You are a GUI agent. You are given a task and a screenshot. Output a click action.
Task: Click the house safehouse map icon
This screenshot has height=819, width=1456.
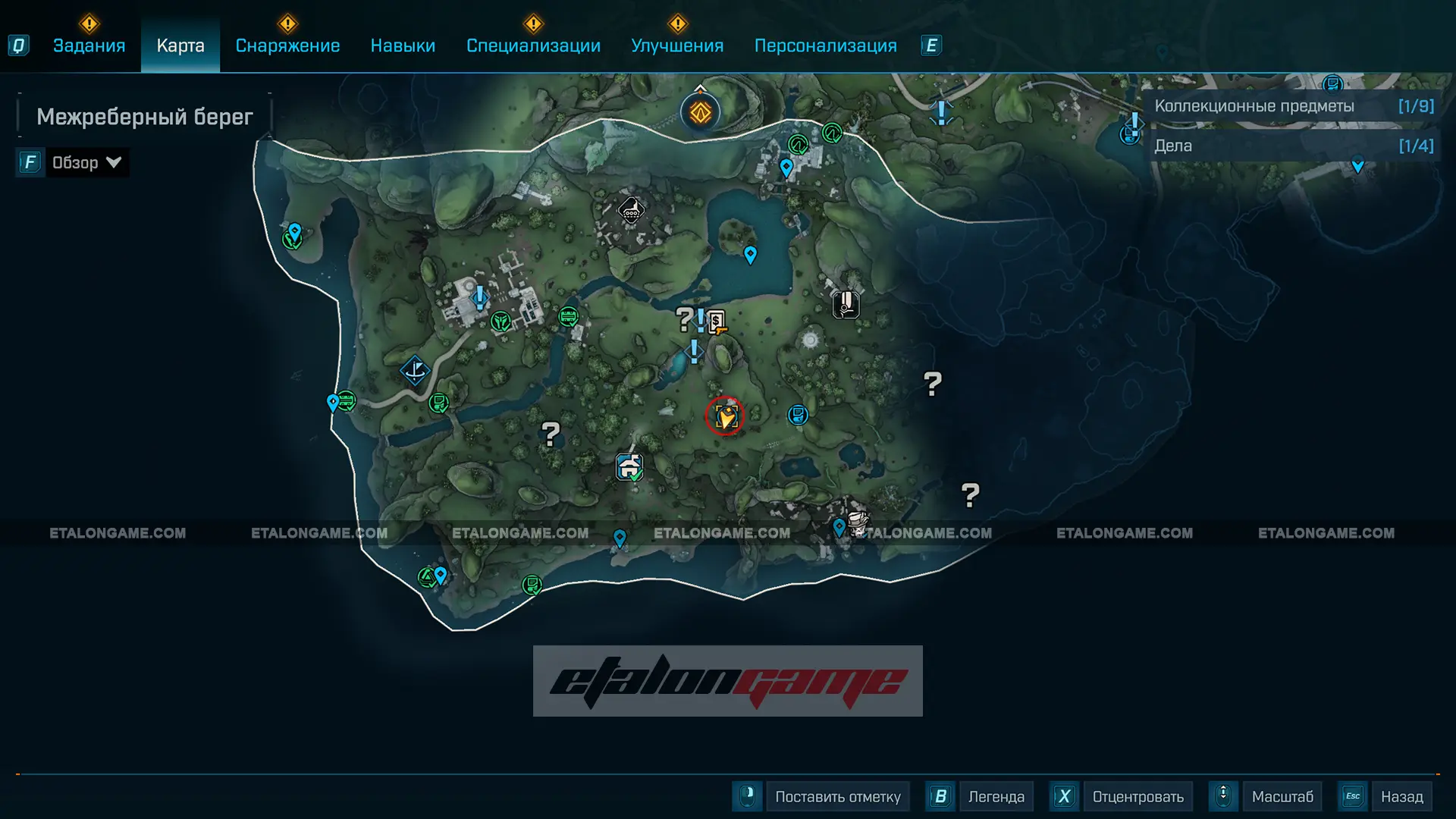pyautogui.click(x=629, y=466)
